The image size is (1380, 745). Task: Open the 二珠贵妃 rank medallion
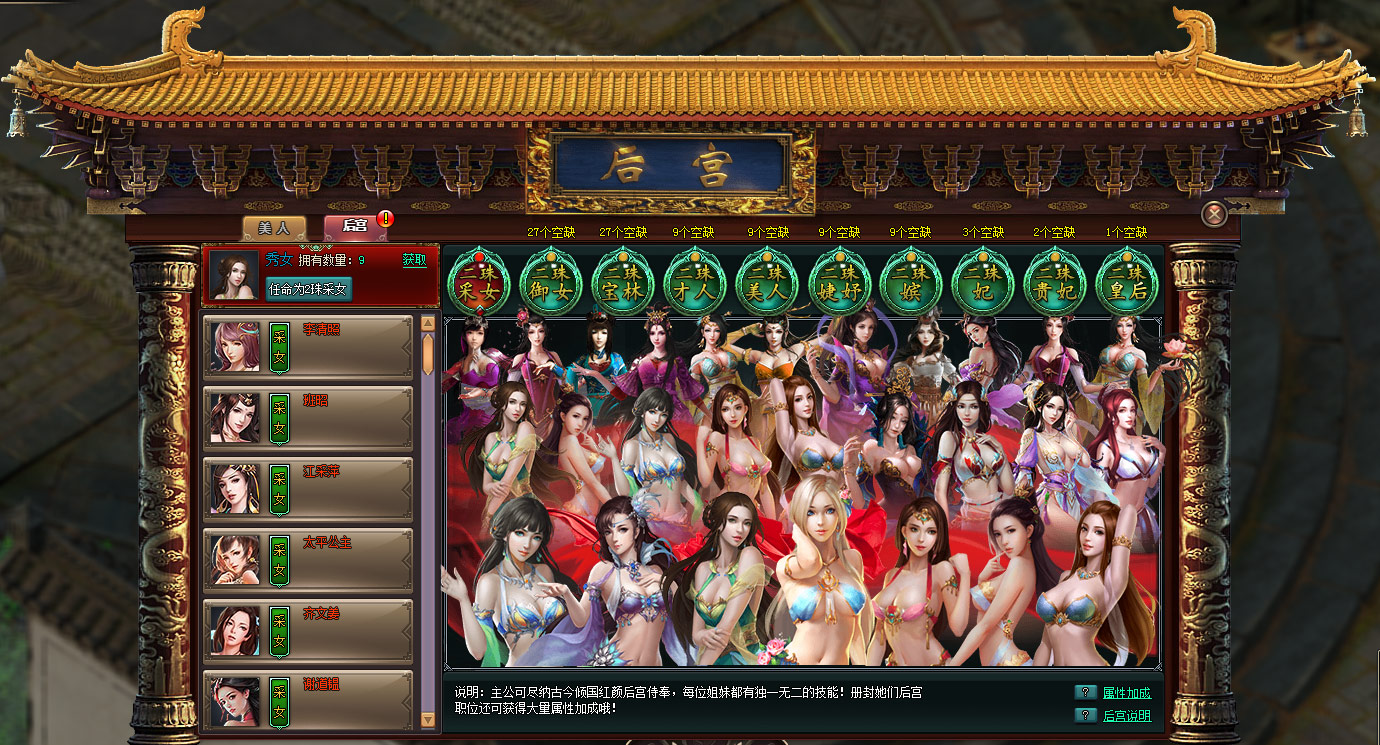click(1054, 283)
